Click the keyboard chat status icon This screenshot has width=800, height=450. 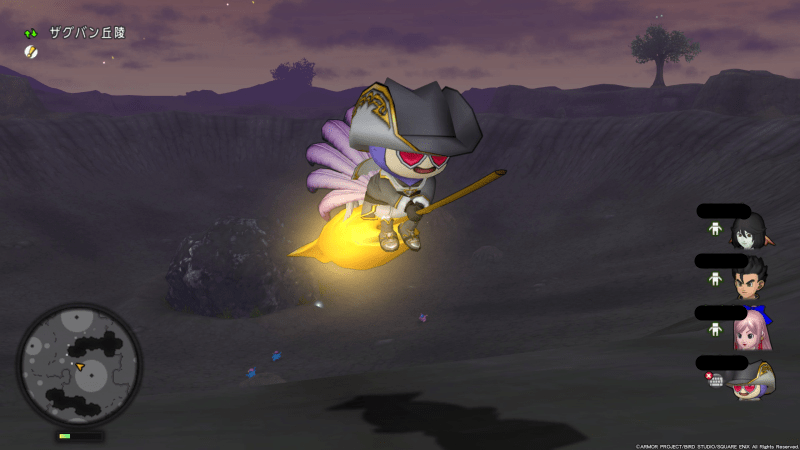(x=715, y=381)
